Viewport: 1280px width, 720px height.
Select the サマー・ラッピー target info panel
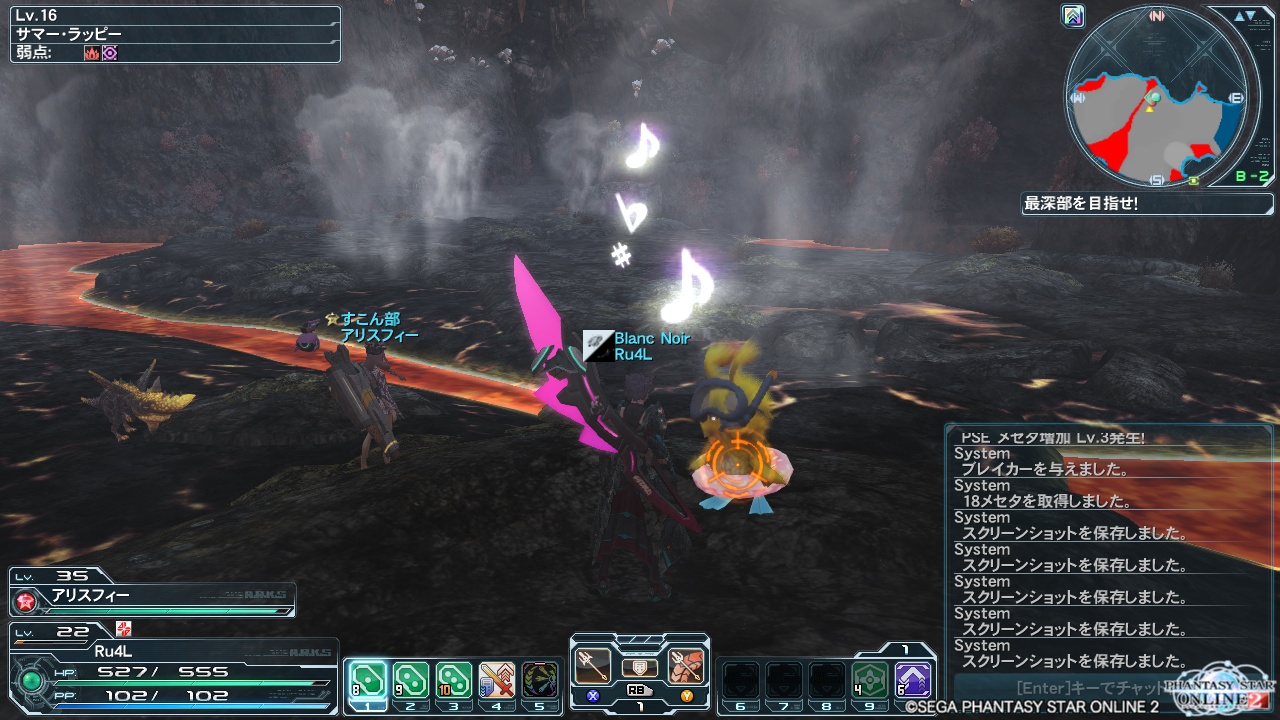pyautogui.click(x=175, y=35)
